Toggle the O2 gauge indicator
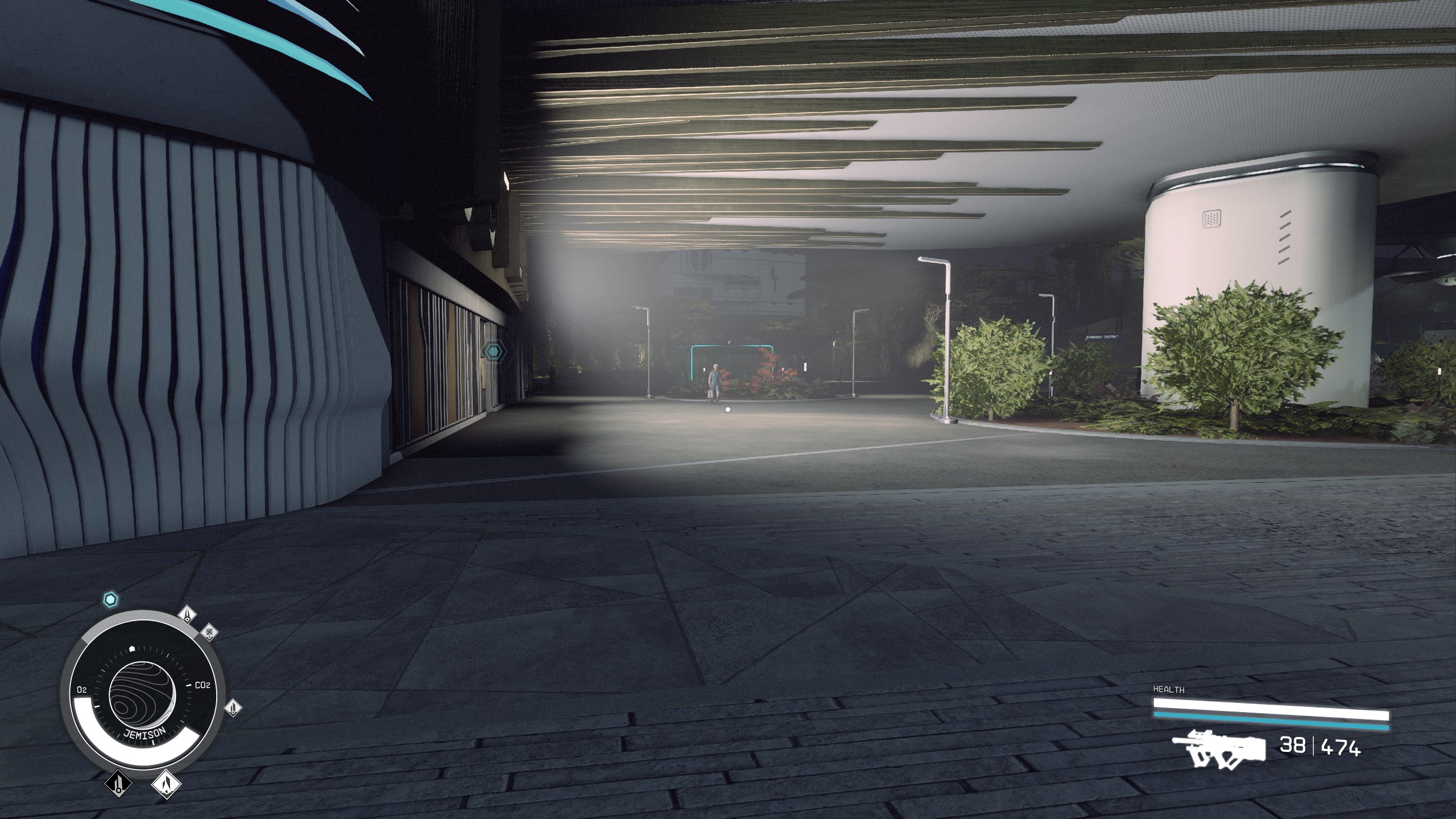1456x819 pixels. (x=82, y=689)
